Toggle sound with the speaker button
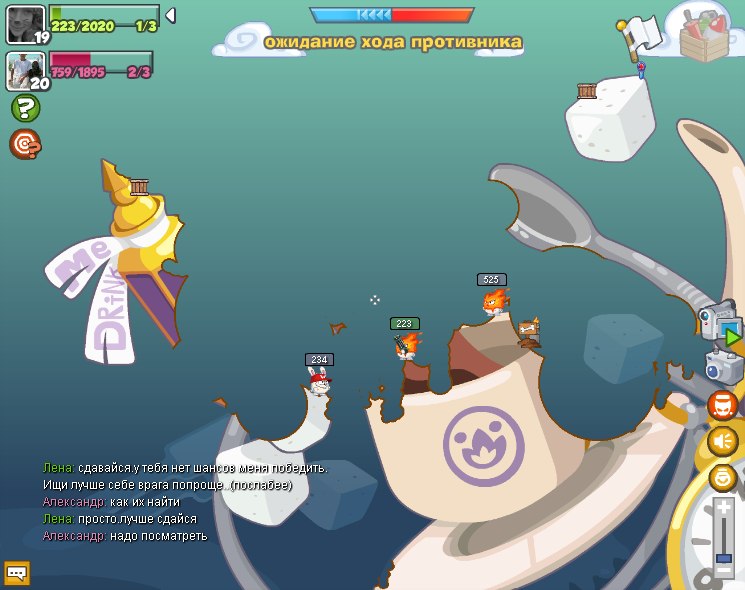The image size is (745, 590). pos(722,440)
